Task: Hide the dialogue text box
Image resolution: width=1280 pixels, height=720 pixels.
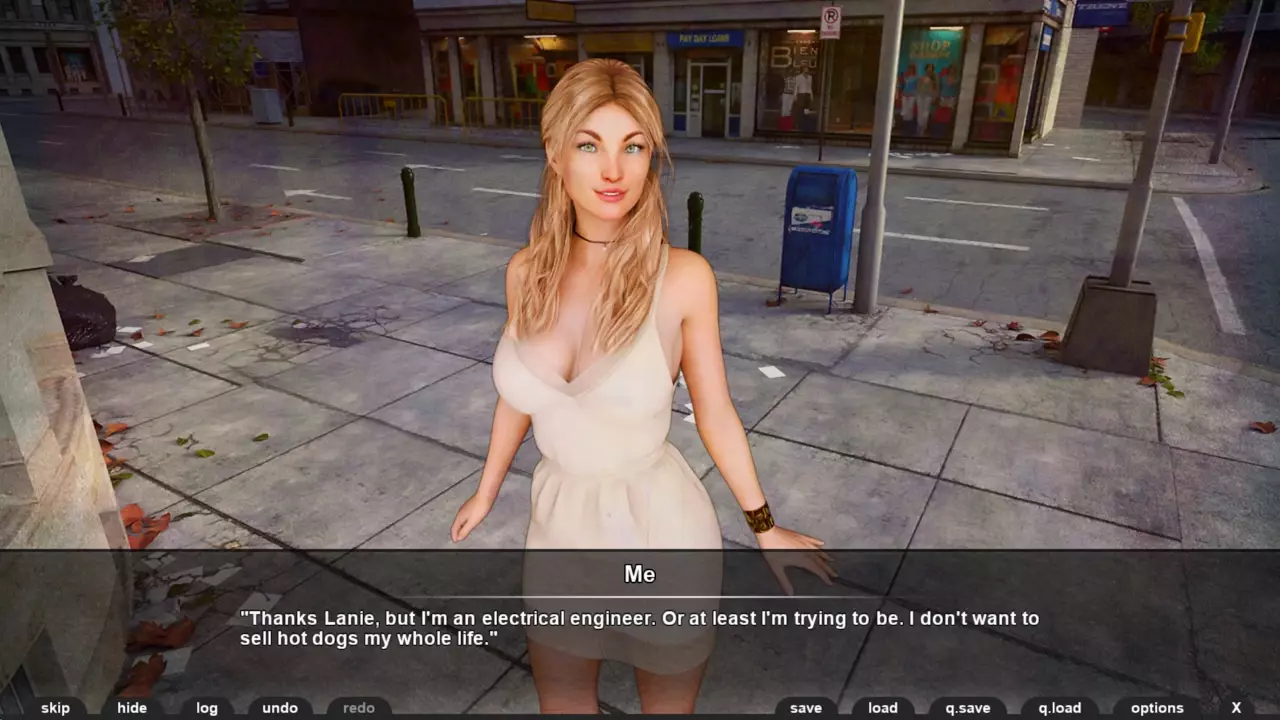Action: point(132,708)
